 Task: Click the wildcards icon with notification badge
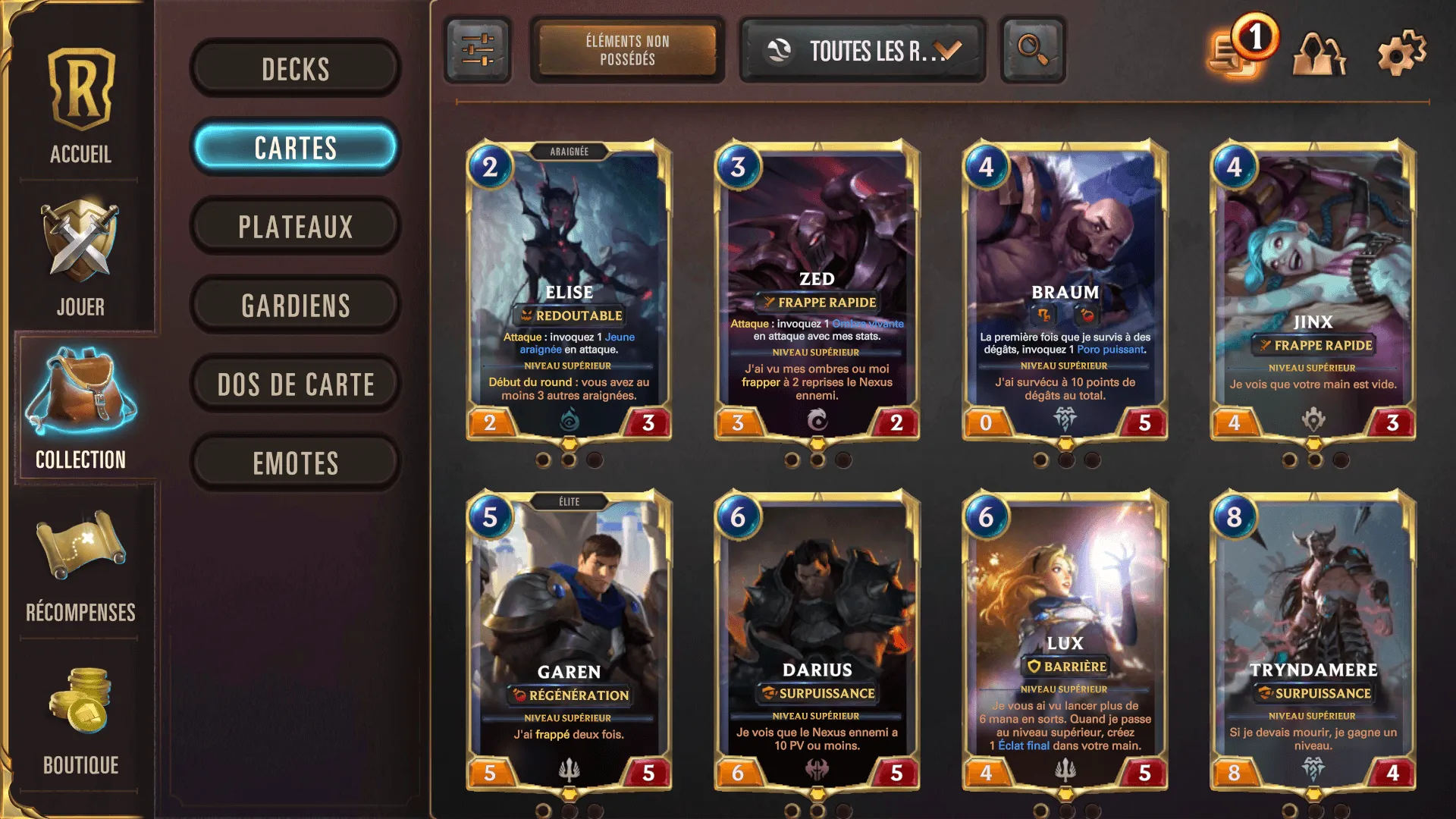click(1238, 53)
